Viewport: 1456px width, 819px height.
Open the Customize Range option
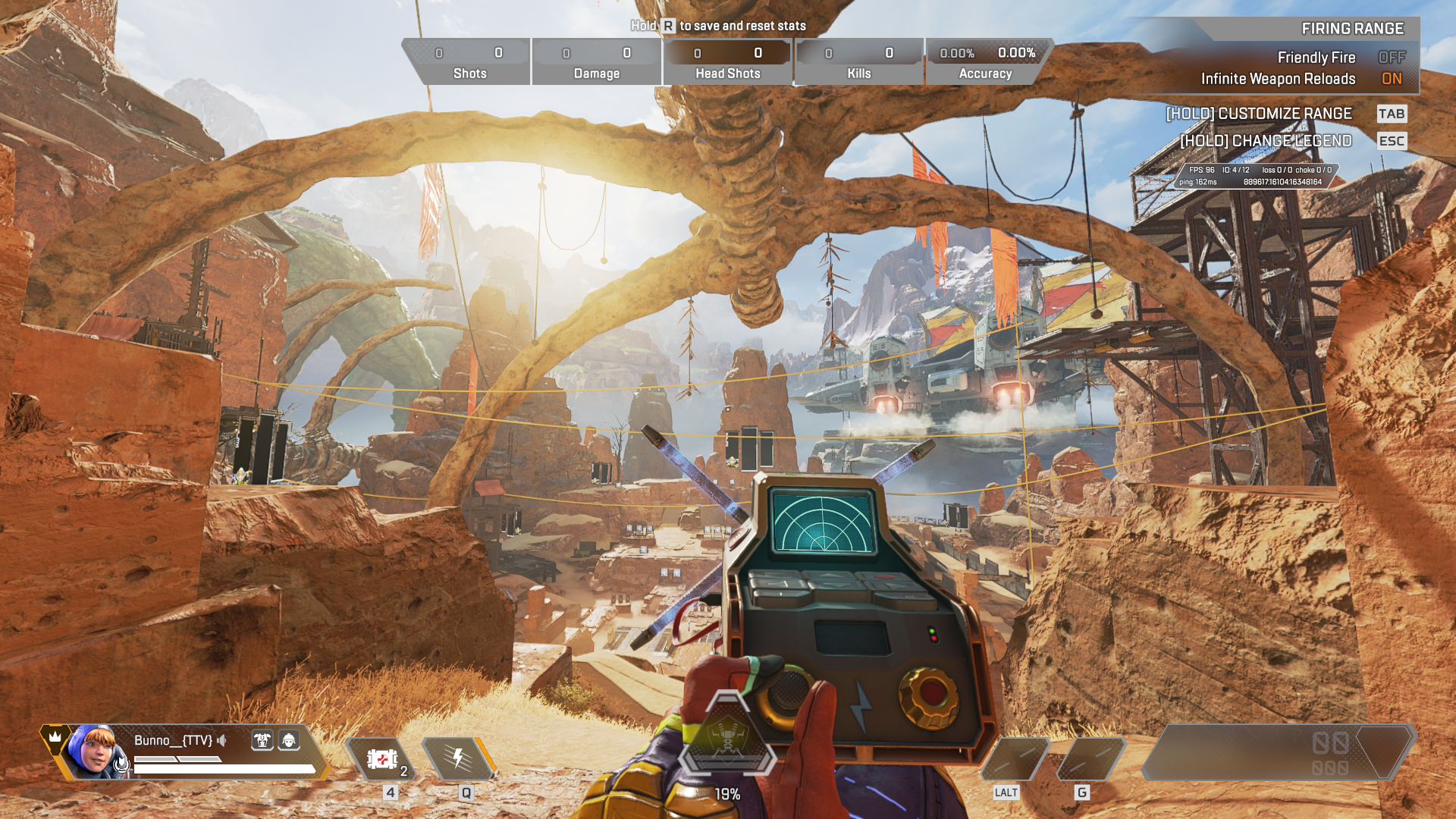point(1259,114)
